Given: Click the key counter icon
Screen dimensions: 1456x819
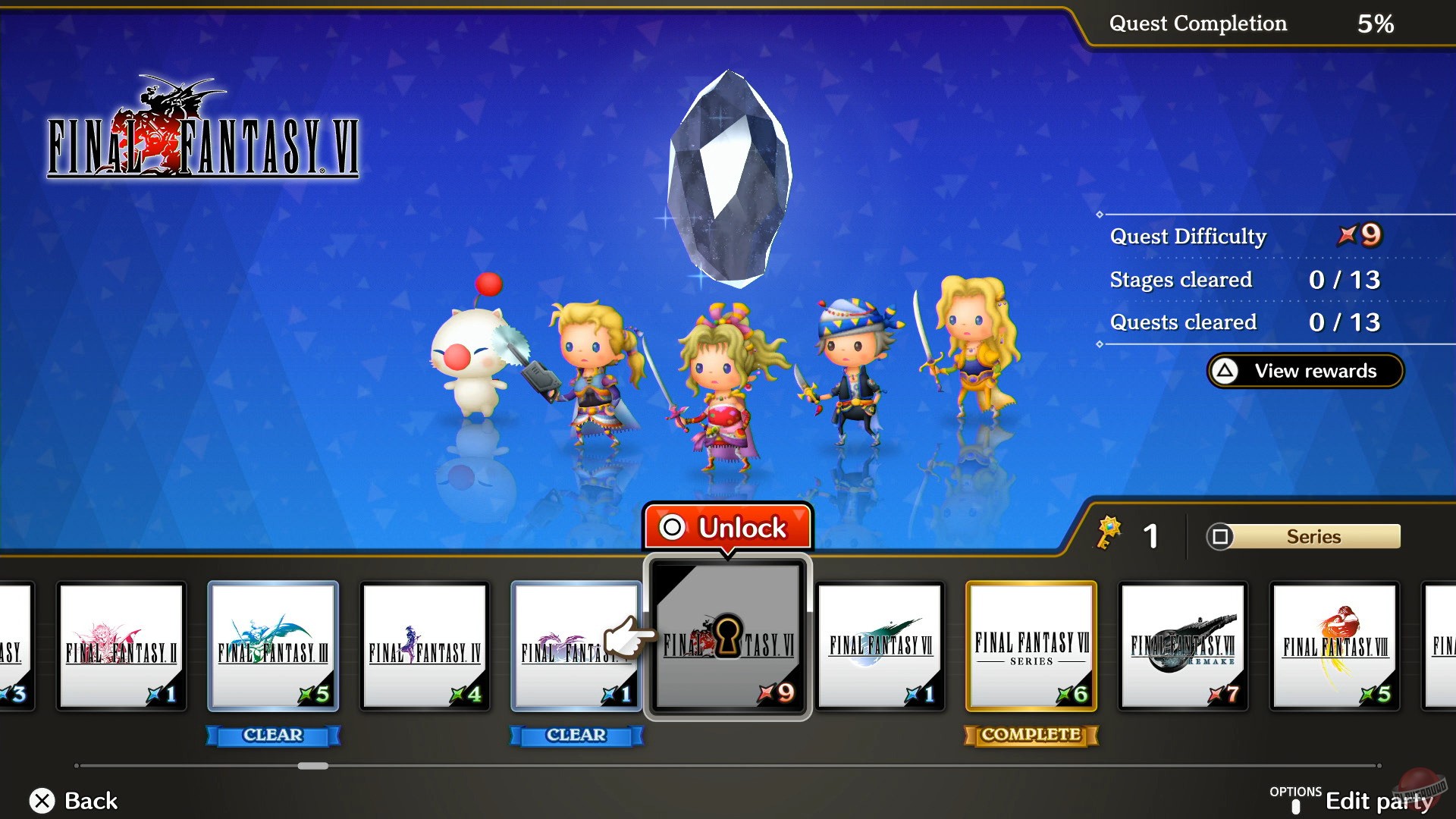Looking at the screenshot, I should (1108, 531).
